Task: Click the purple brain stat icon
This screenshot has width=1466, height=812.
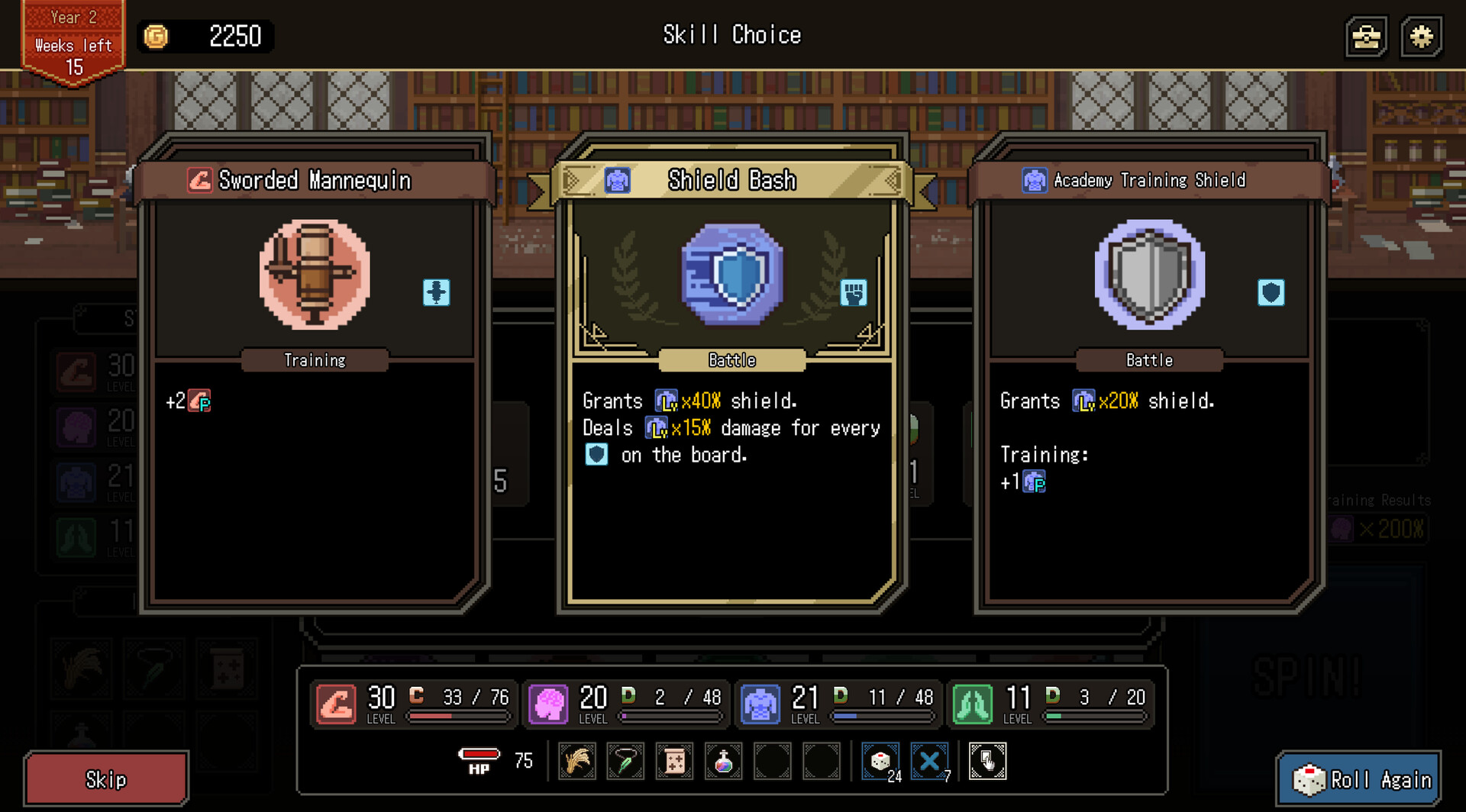Action: pyautogui.click(x=548, y=703)
